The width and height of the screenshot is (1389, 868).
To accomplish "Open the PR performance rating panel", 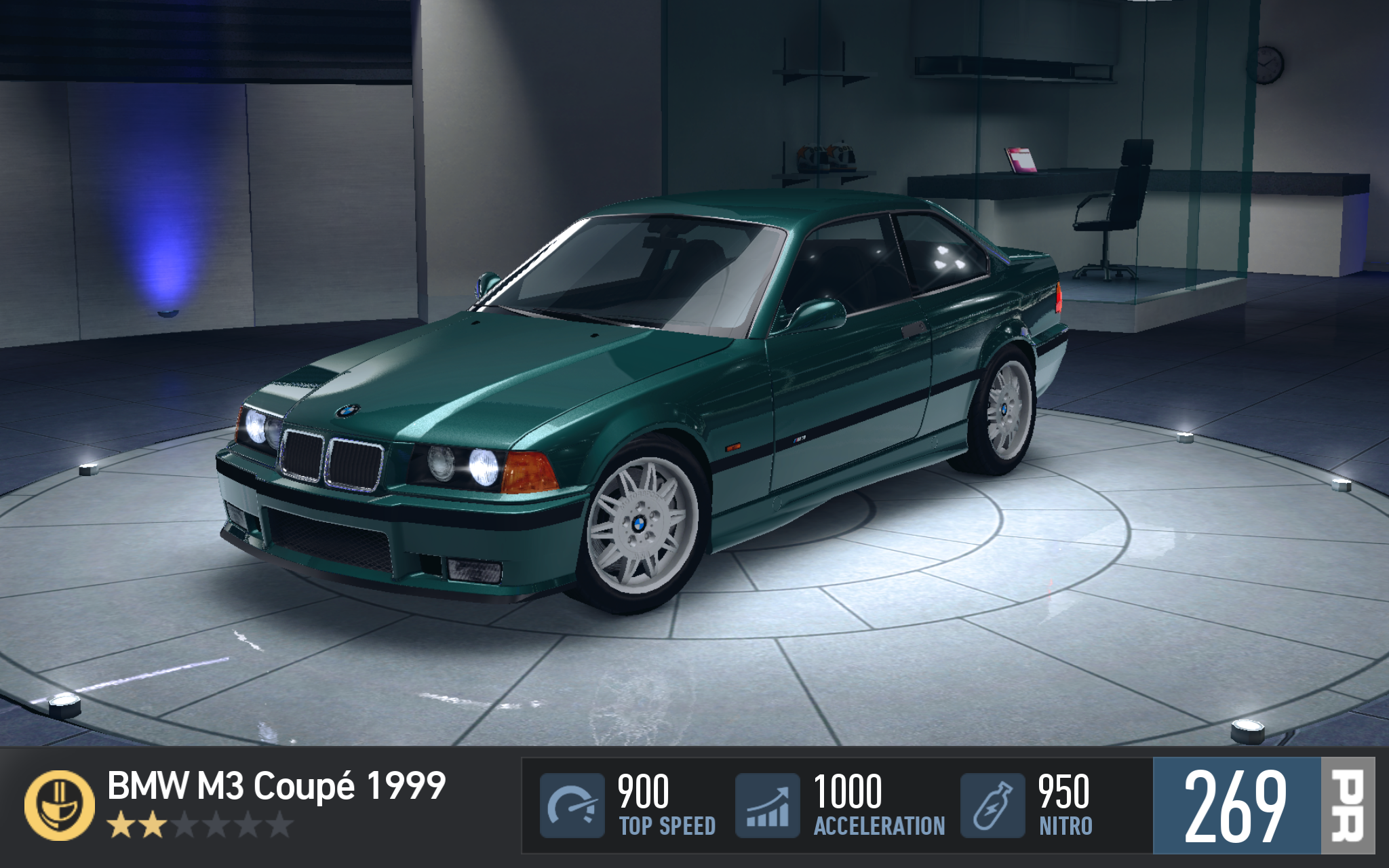I will (x=1263, y=805).
